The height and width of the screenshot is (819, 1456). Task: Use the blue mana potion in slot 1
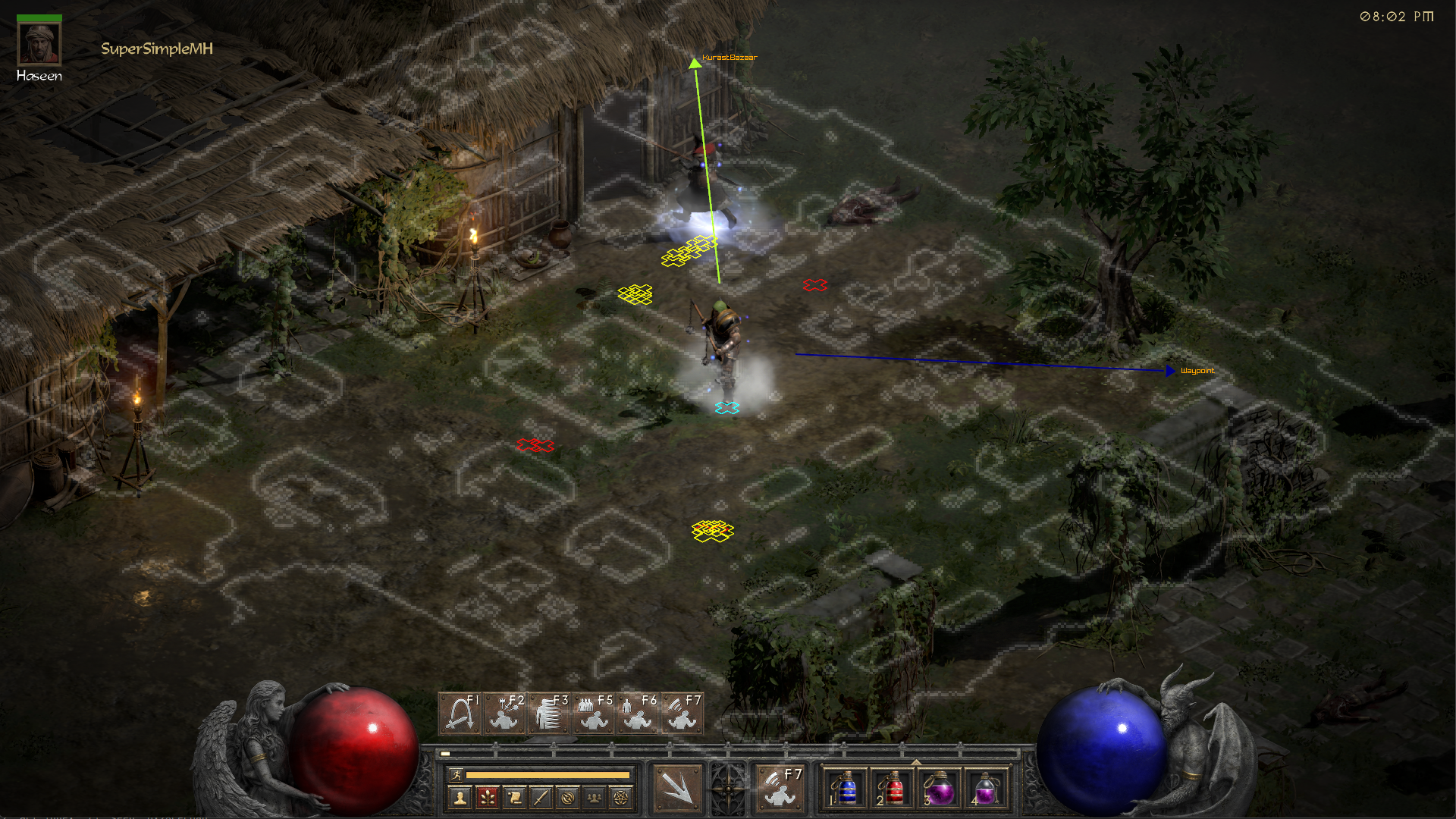(846, 789)
